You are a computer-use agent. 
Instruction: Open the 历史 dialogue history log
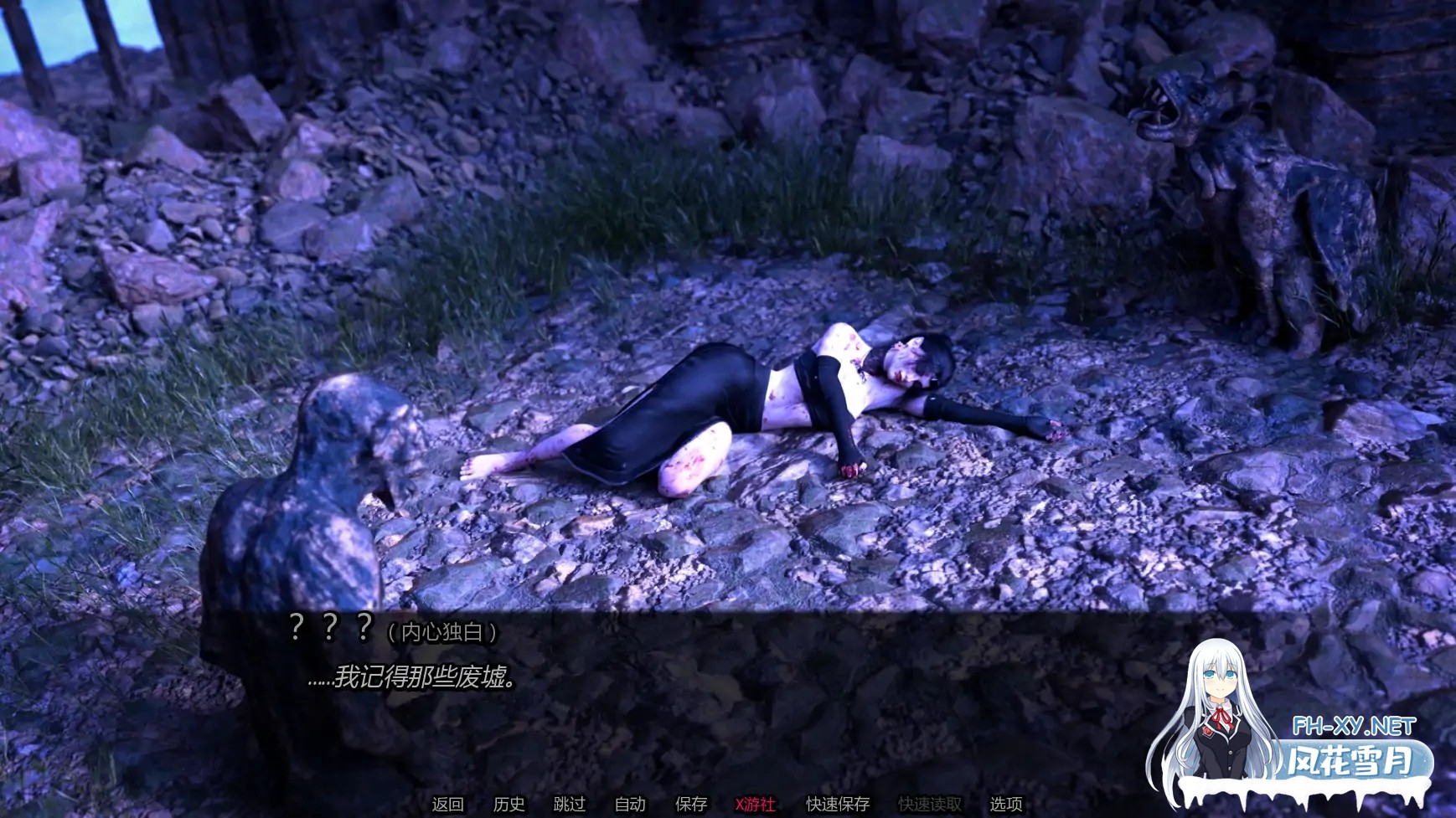(510, 804)
